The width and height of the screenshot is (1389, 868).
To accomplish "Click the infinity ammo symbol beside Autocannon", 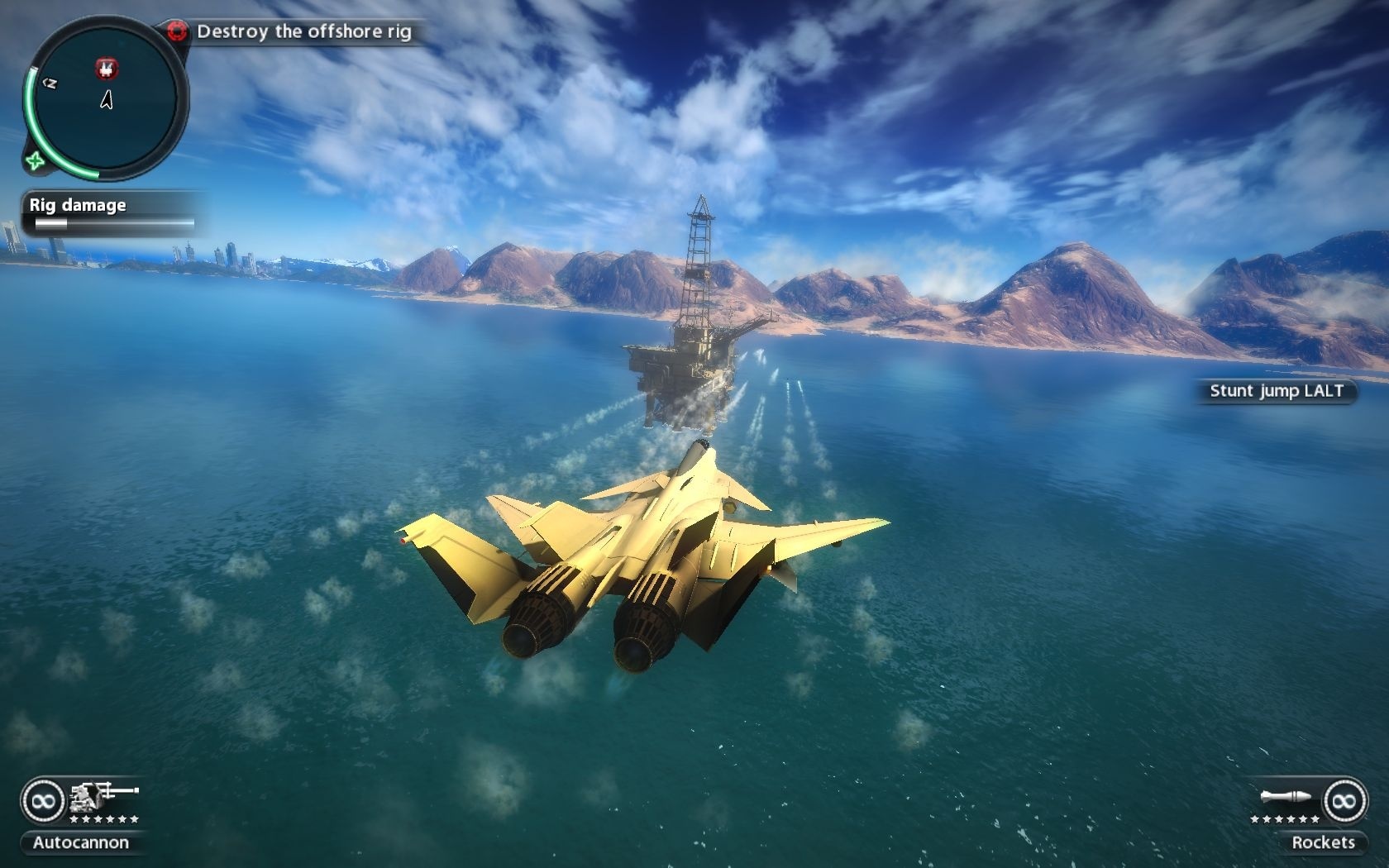I will (41, 800).
